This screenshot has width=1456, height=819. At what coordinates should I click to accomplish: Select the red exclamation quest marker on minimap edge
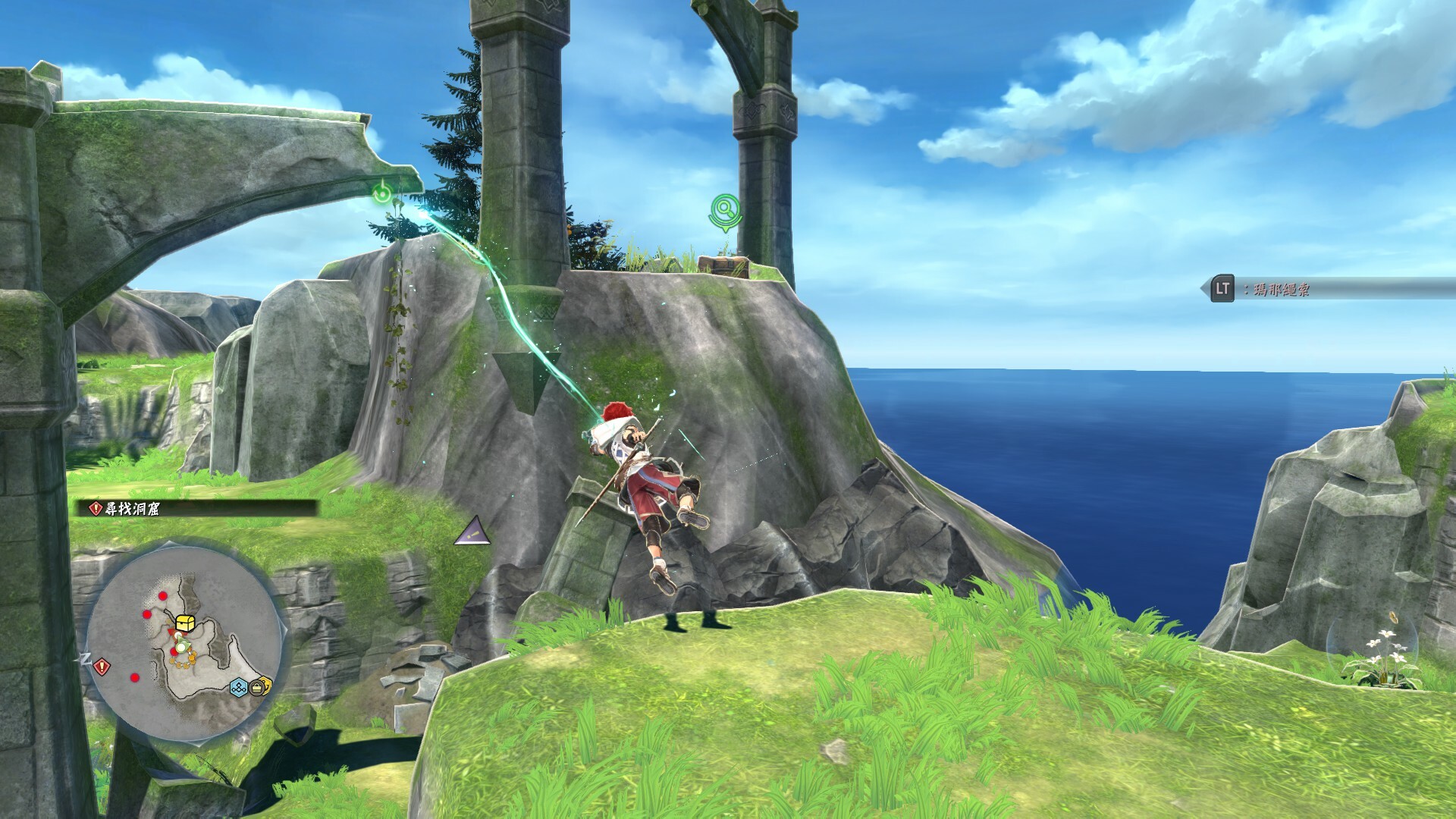click(x=102, y=667)
